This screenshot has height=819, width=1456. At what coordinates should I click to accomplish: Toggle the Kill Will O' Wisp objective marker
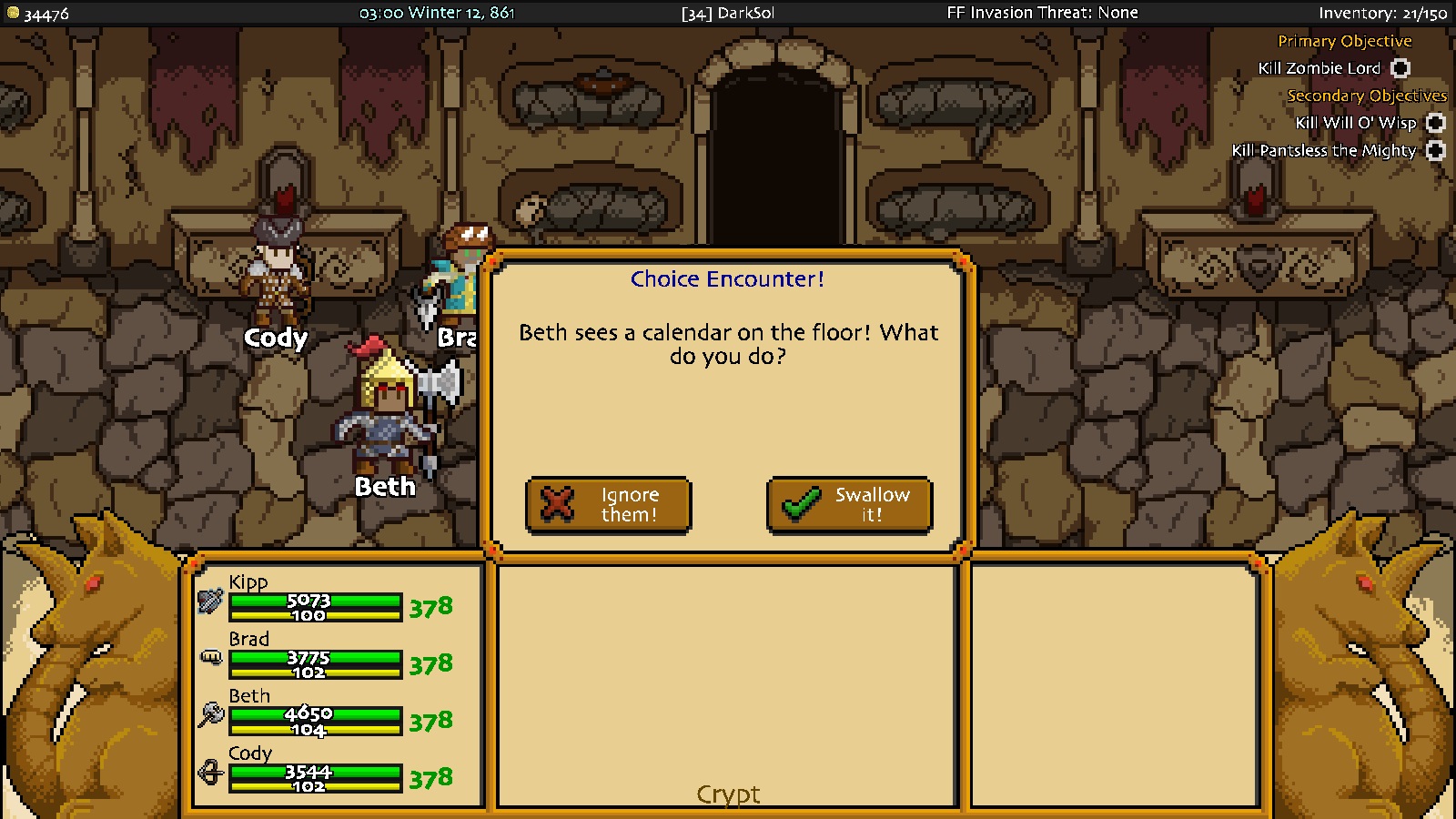(x=1435, y=123)
